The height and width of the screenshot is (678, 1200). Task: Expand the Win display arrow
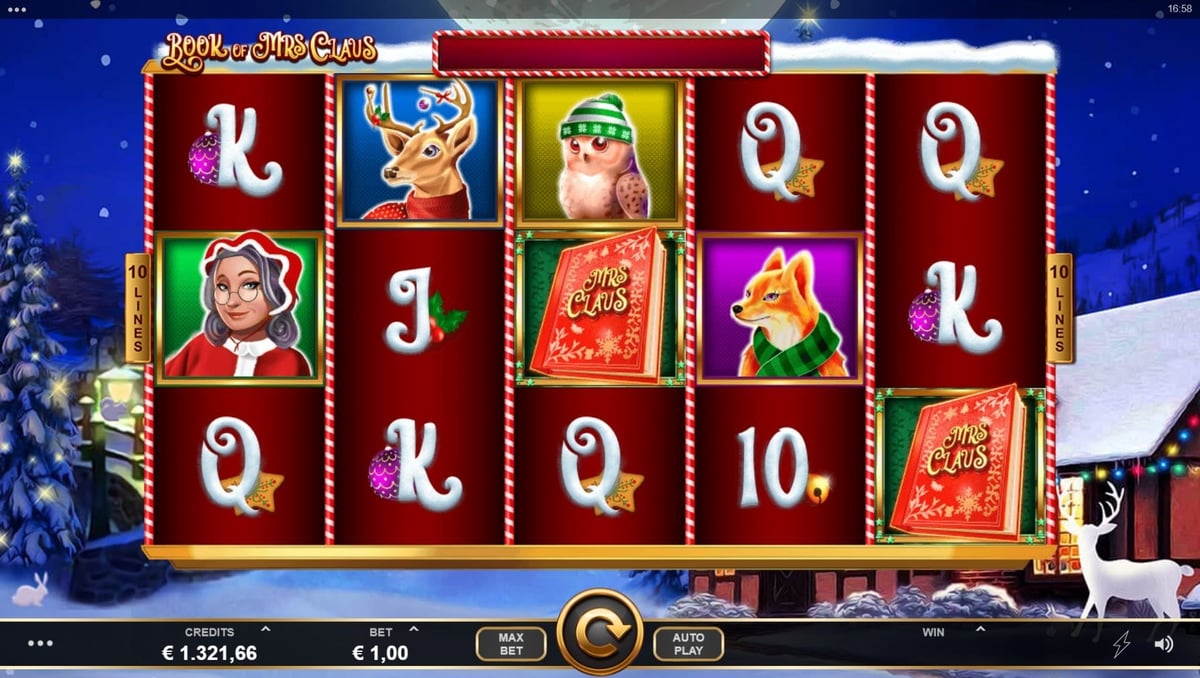(x=980, y=630)
